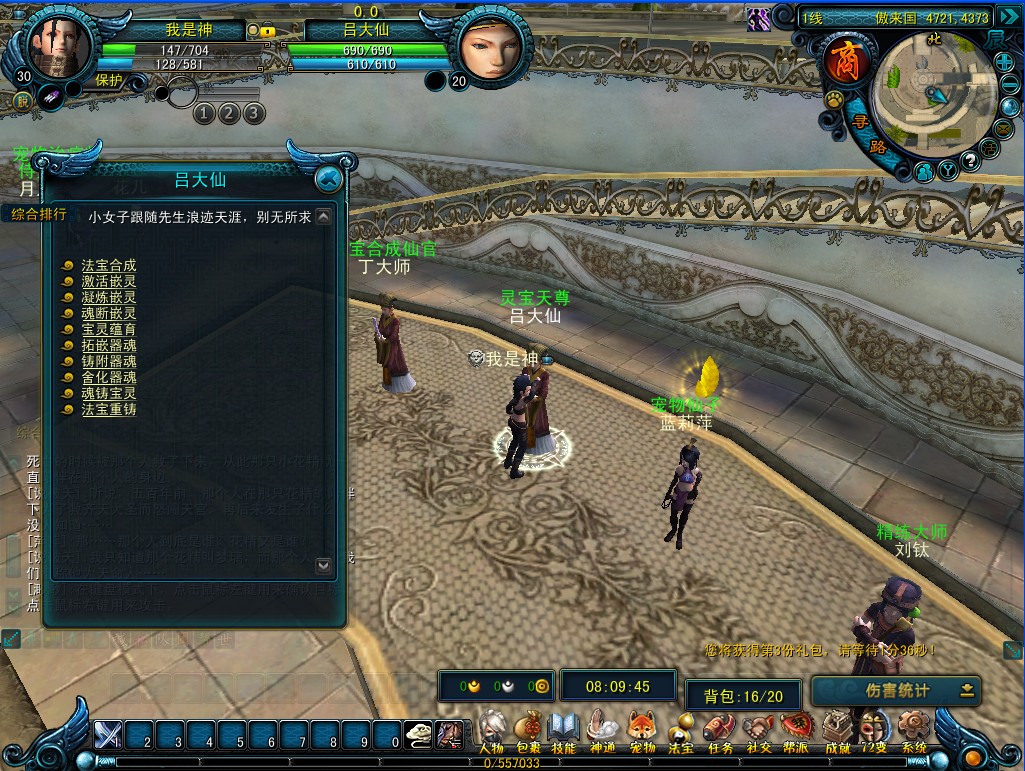Pick the 宝灵蕴育 dialogue entry
Image resolution: width=1025 pixels, height=771 pixels.
(108, 330)
